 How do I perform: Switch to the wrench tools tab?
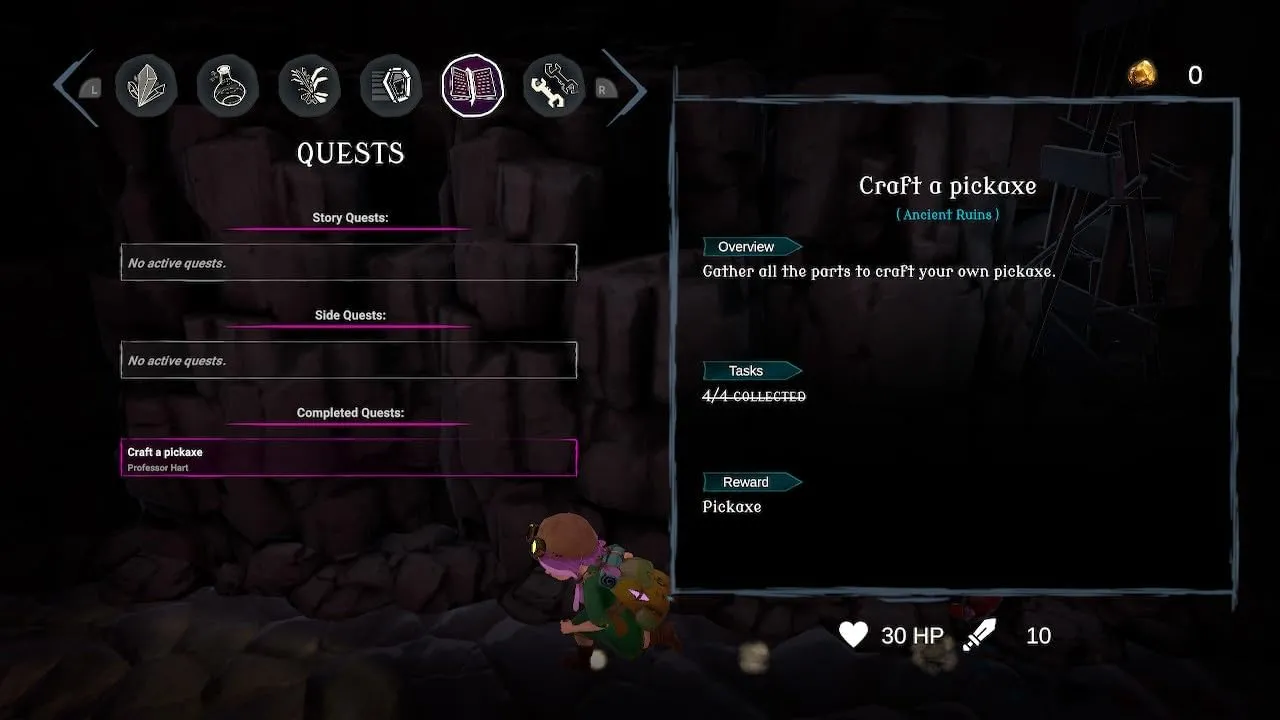click(554, 86)
